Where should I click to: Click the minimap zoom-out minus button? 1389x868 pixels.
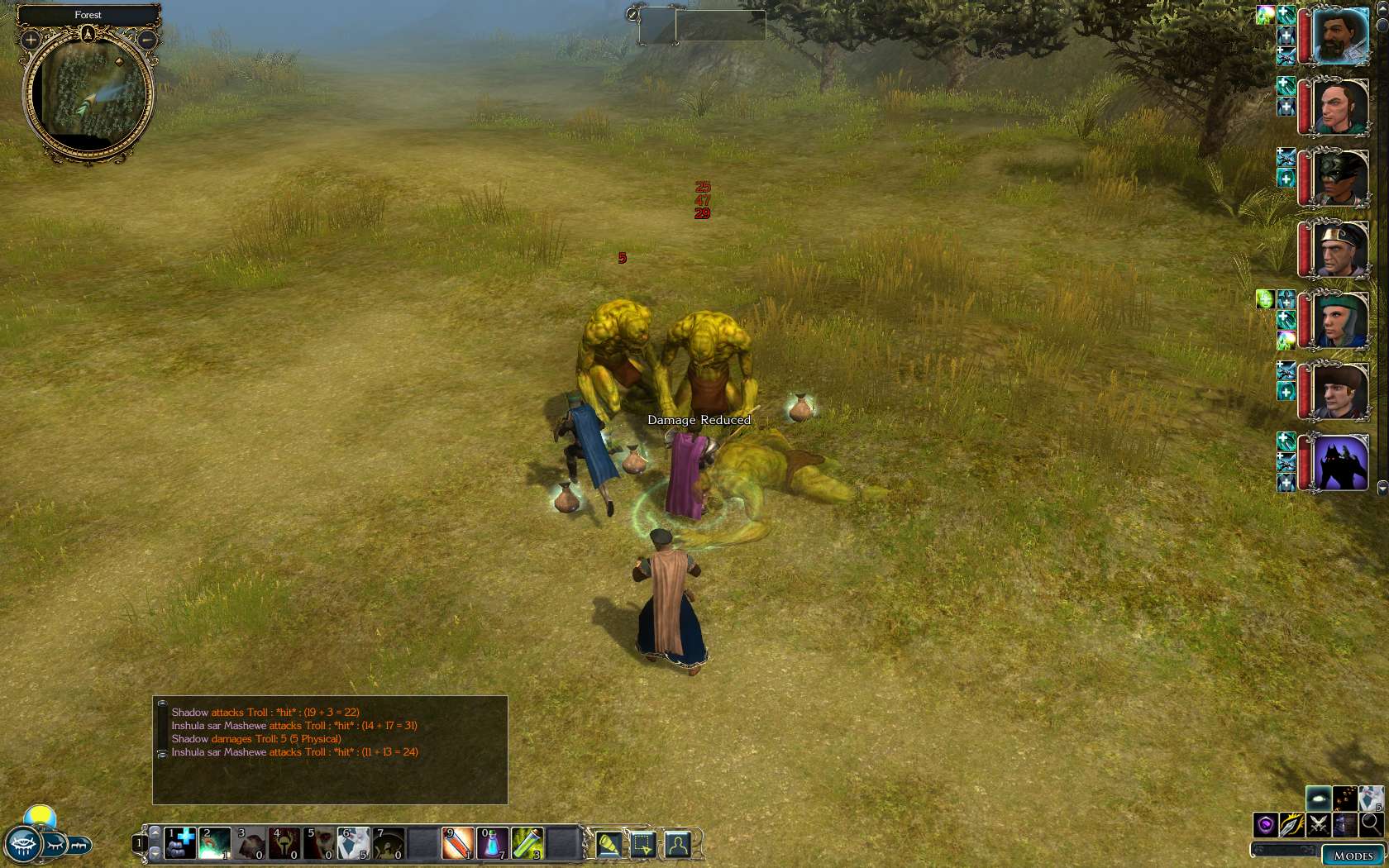tap(146, 40)
